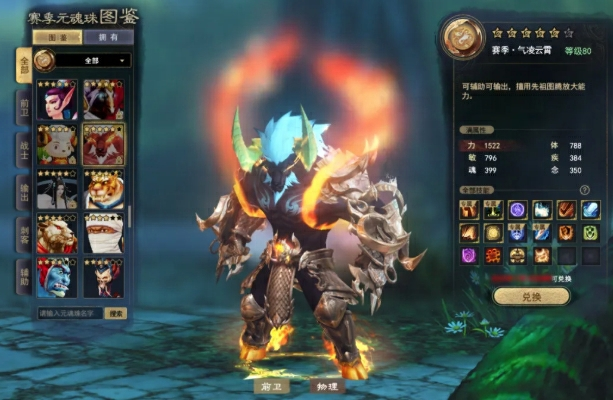Click the 搜索 search button
The image size is (613, 400).
116,313
